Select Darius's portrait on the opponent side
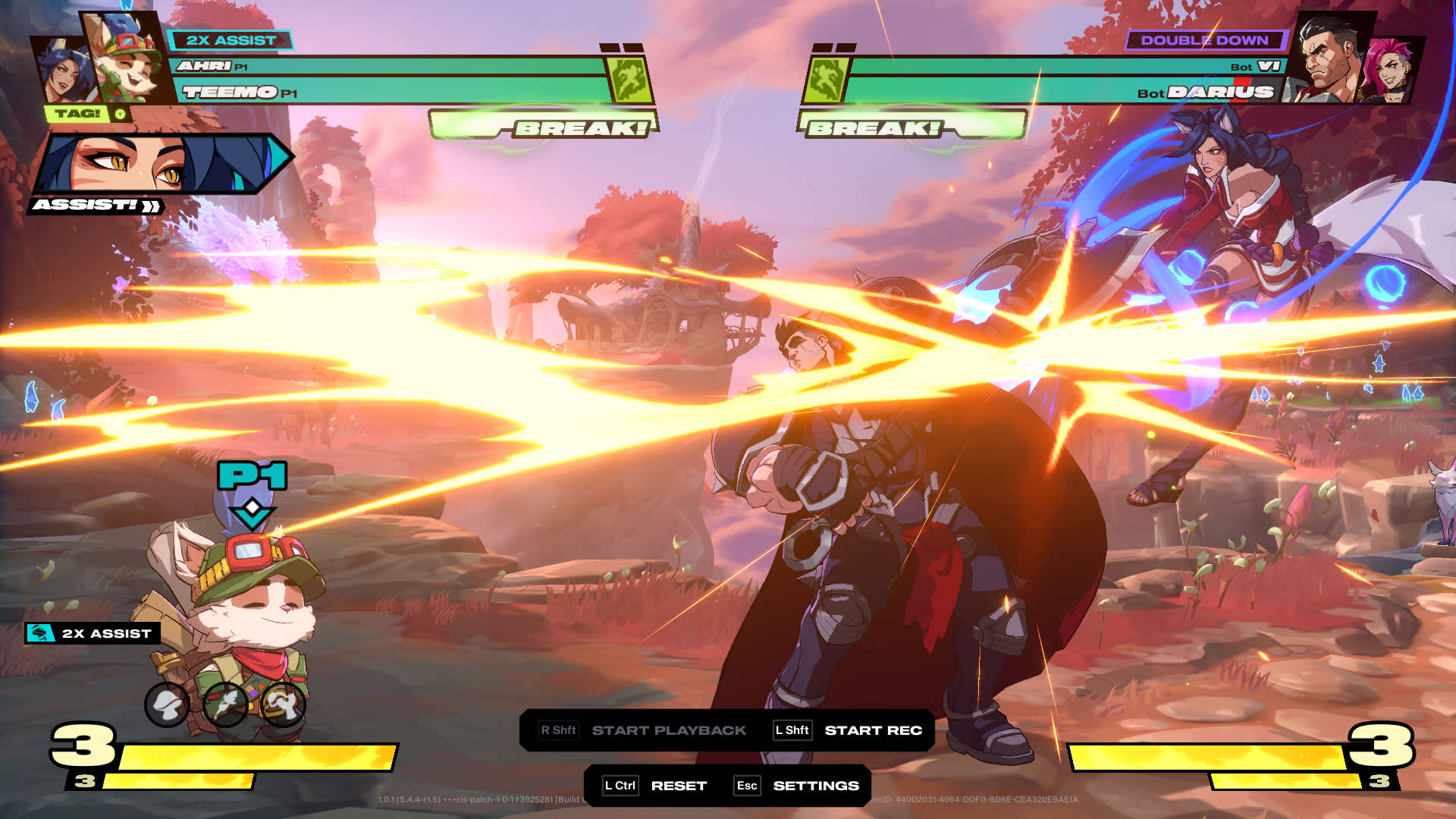This screenshot has width=1456, height=819. click(x=1332, y=59)
